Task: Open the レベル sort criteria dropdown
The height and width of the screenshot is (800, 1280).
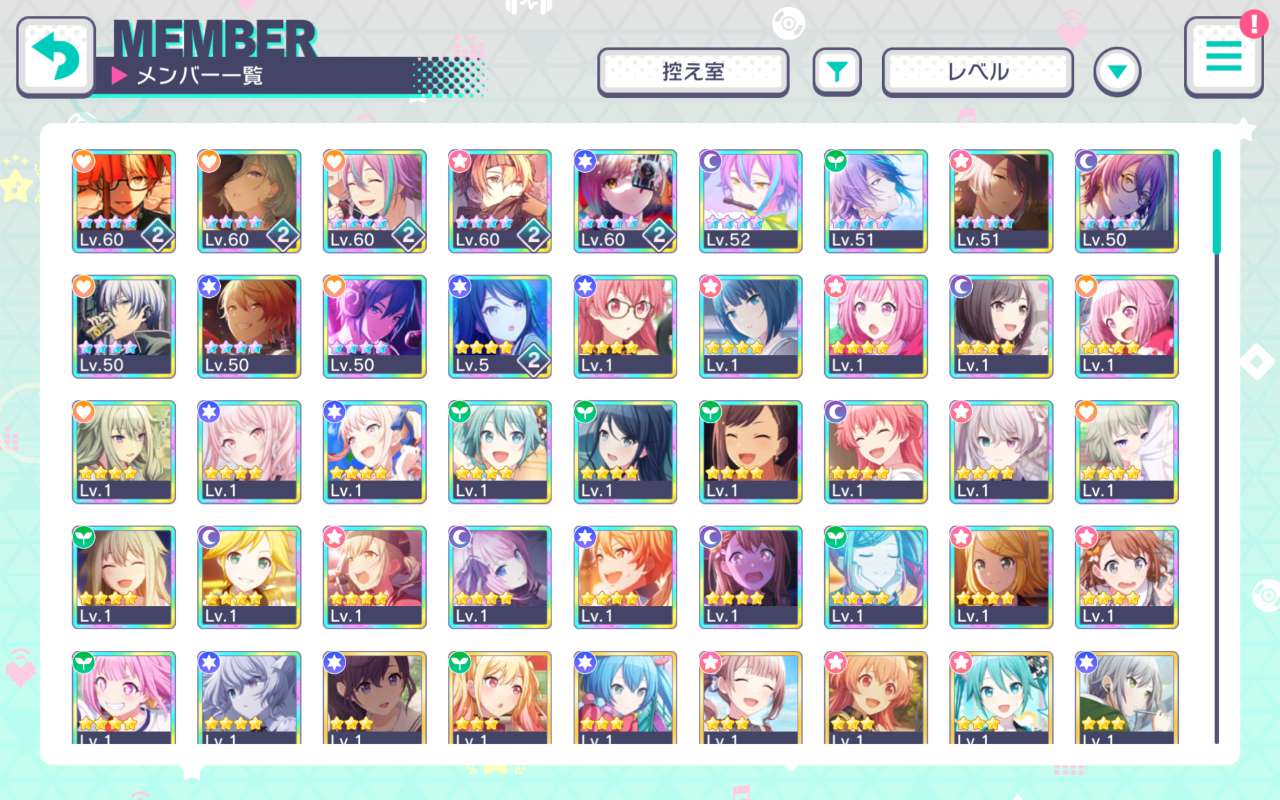Action: tap(978, 71)
